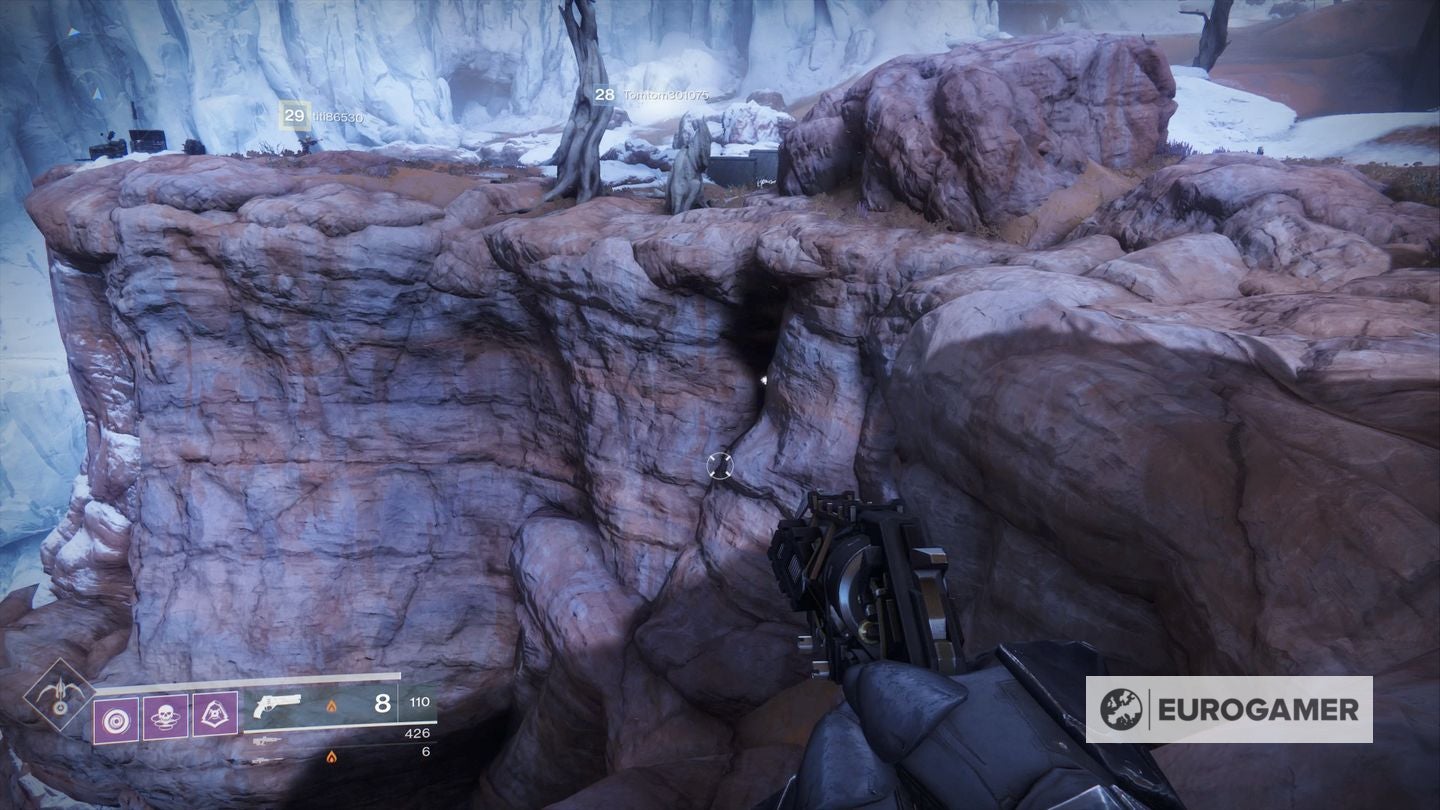Use the skull melee ability icon
This screenshot has width=1440, height=810.
[x=165, y=717]
